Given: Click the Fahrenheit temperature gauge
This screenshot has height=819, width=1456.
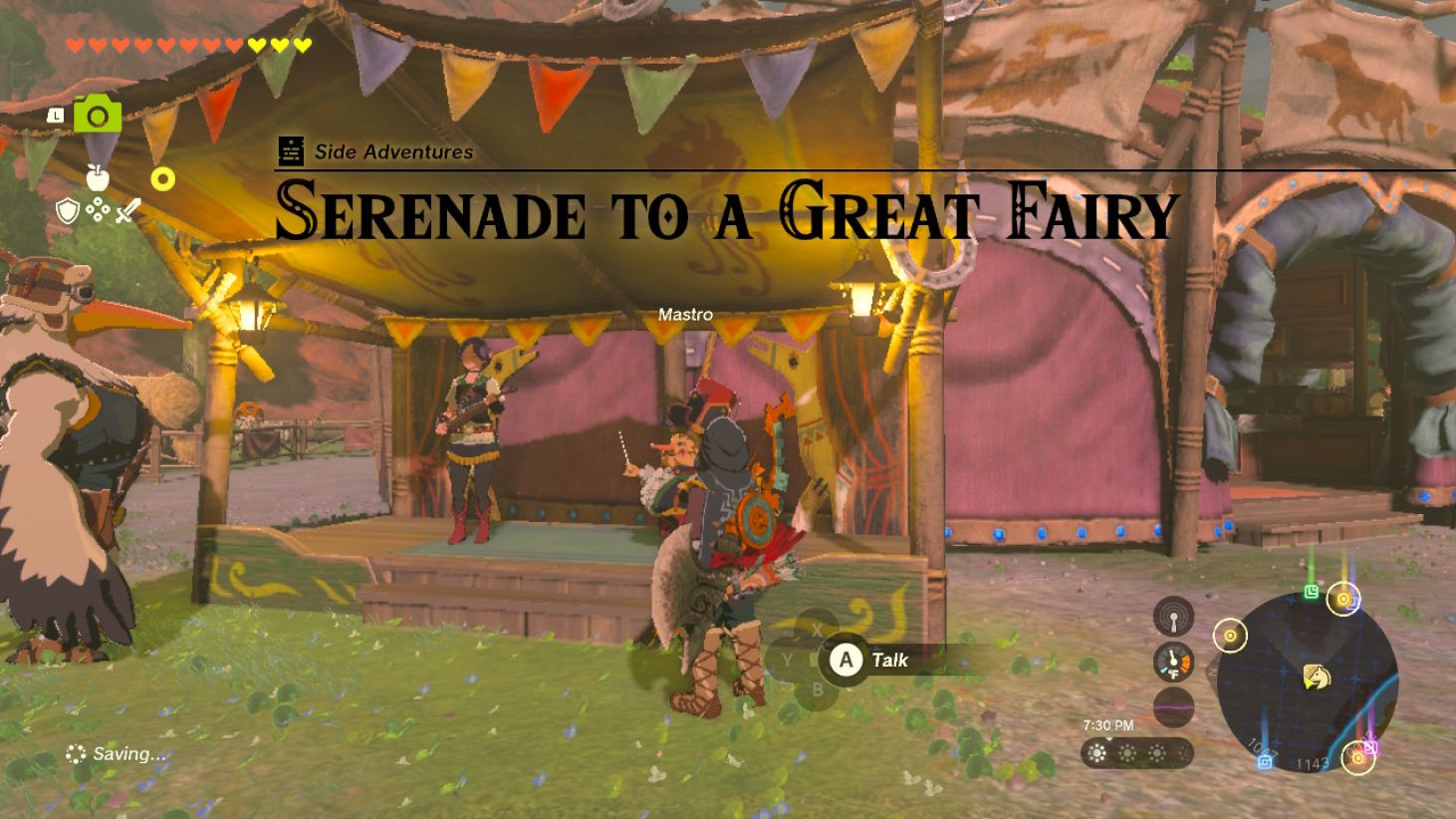Looking at the screenshot, I should [1174, 659].
